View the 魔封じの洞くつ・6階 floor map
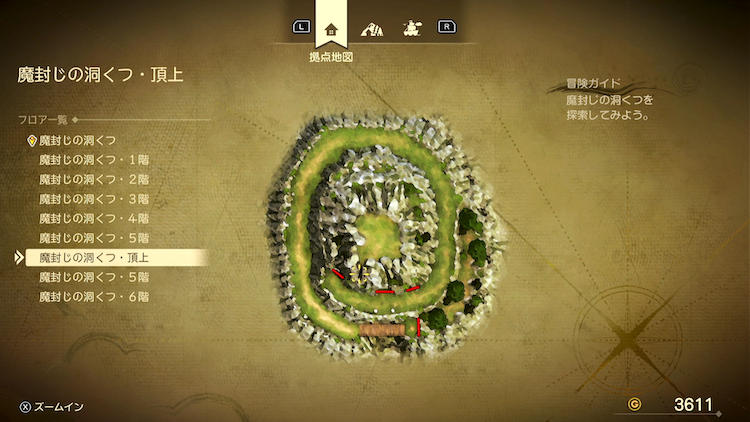 [x=94, y=297]
